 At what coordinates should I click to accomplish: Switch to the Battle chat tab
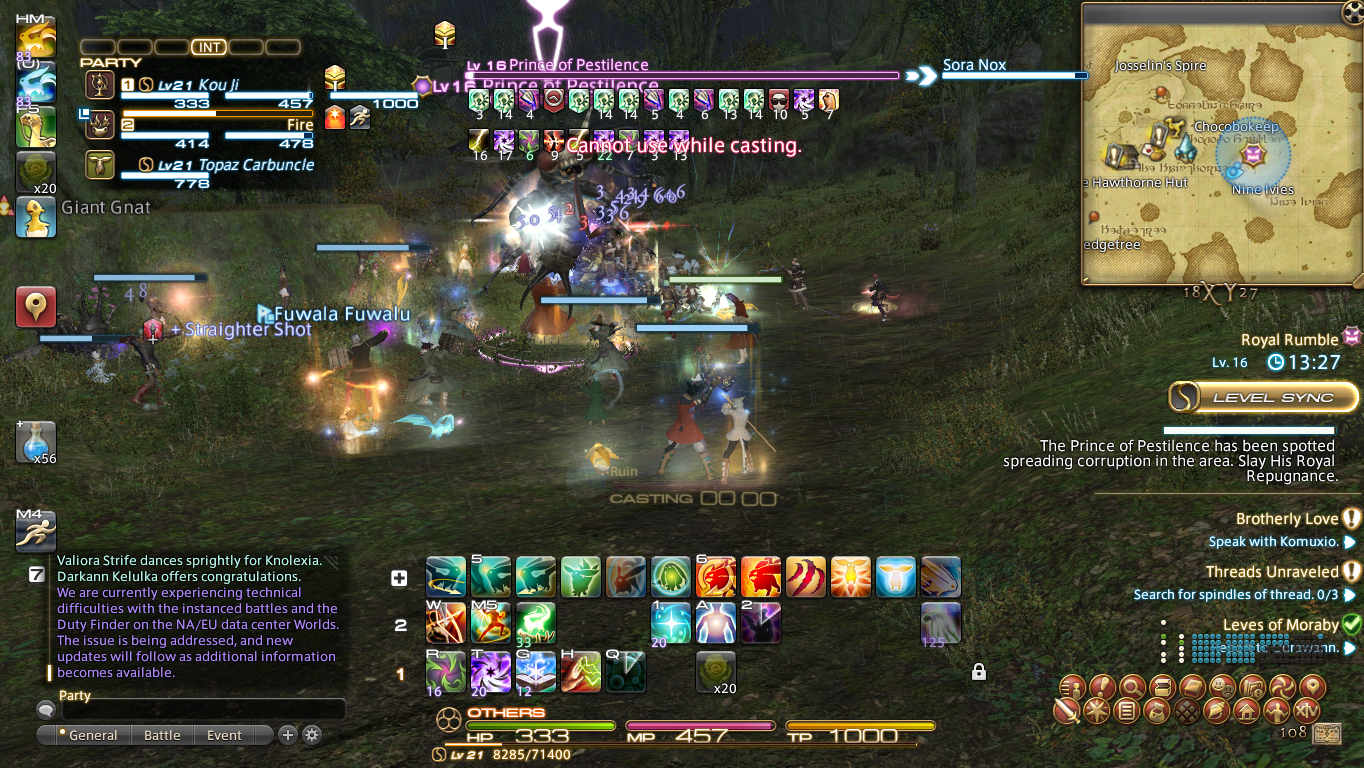[162, 735]
